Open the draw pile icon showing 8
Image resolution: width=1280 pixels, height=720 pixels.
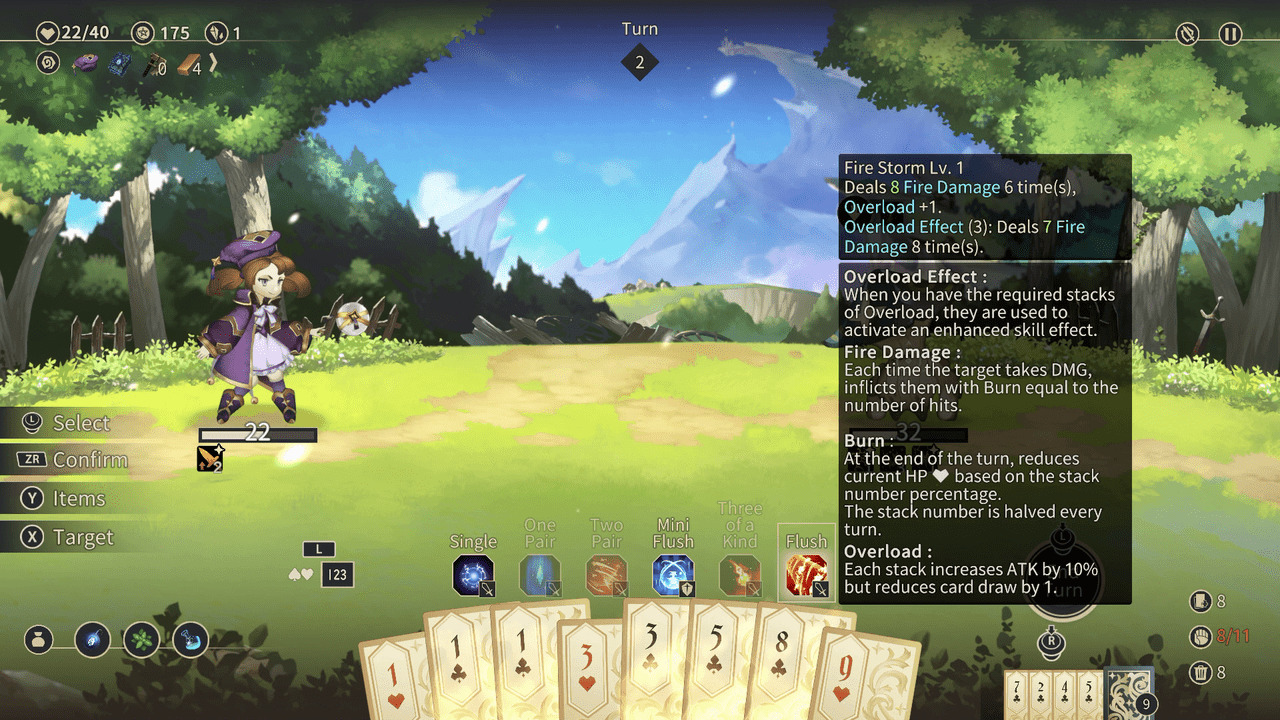pyautogui.click(x=1200, y=602)
